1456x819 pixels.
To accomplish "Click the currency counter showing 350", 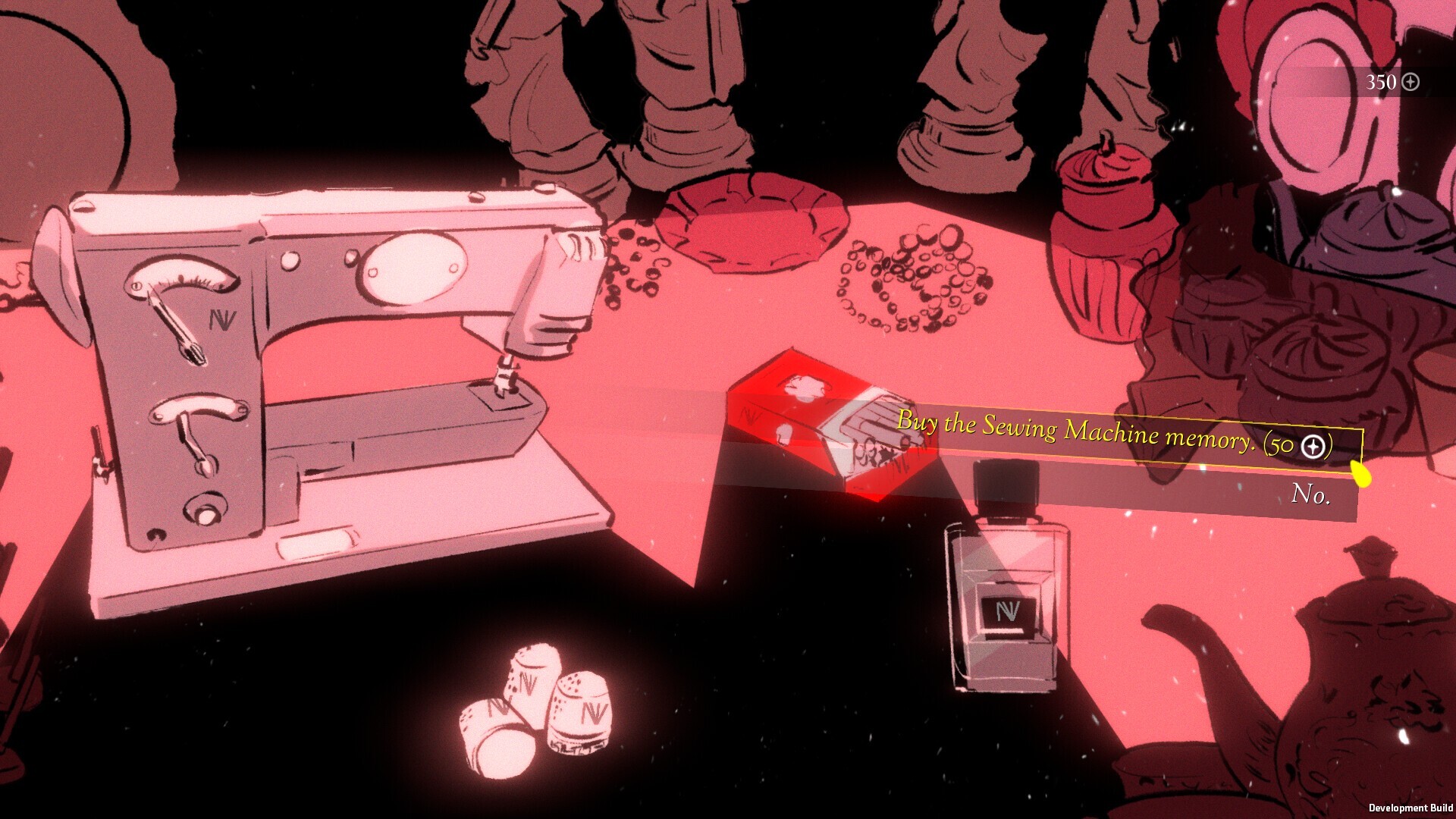I will [x=1382, y=83].
